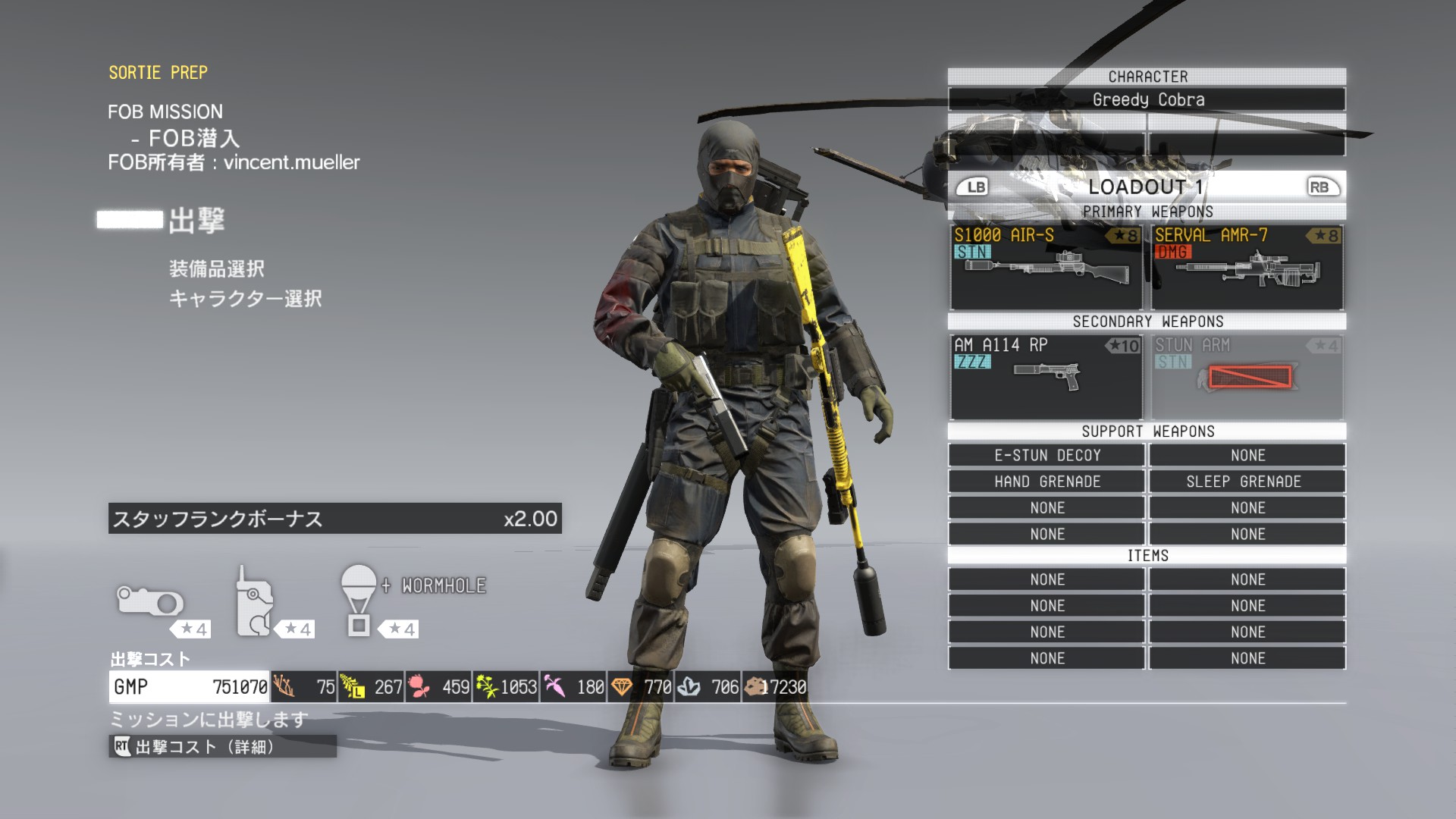The height and width of the screenshot is (819, 1456).
Task: Select the S1000 AIR-S primary weapon slot
Action: pos(1046,267)
